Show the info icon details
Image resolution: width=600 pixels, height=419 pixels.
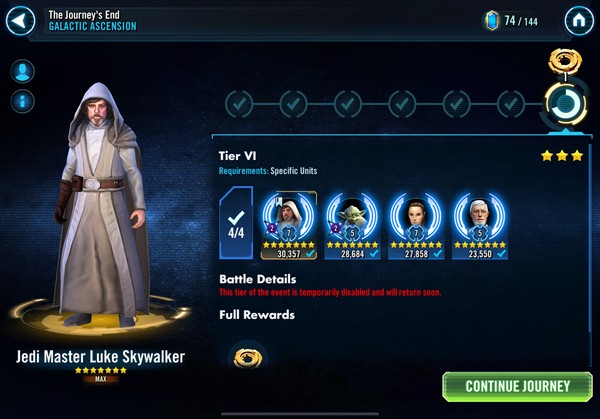click(22, 101)
